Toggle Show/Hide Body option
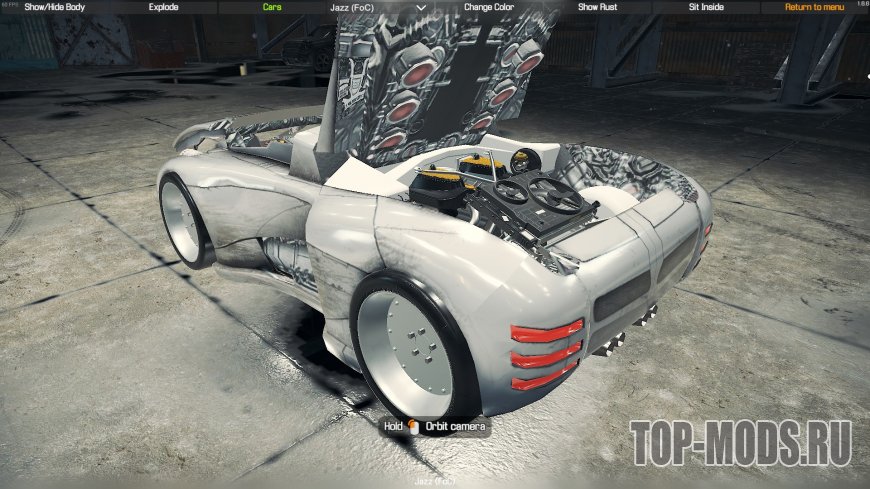 click(53, 6)
